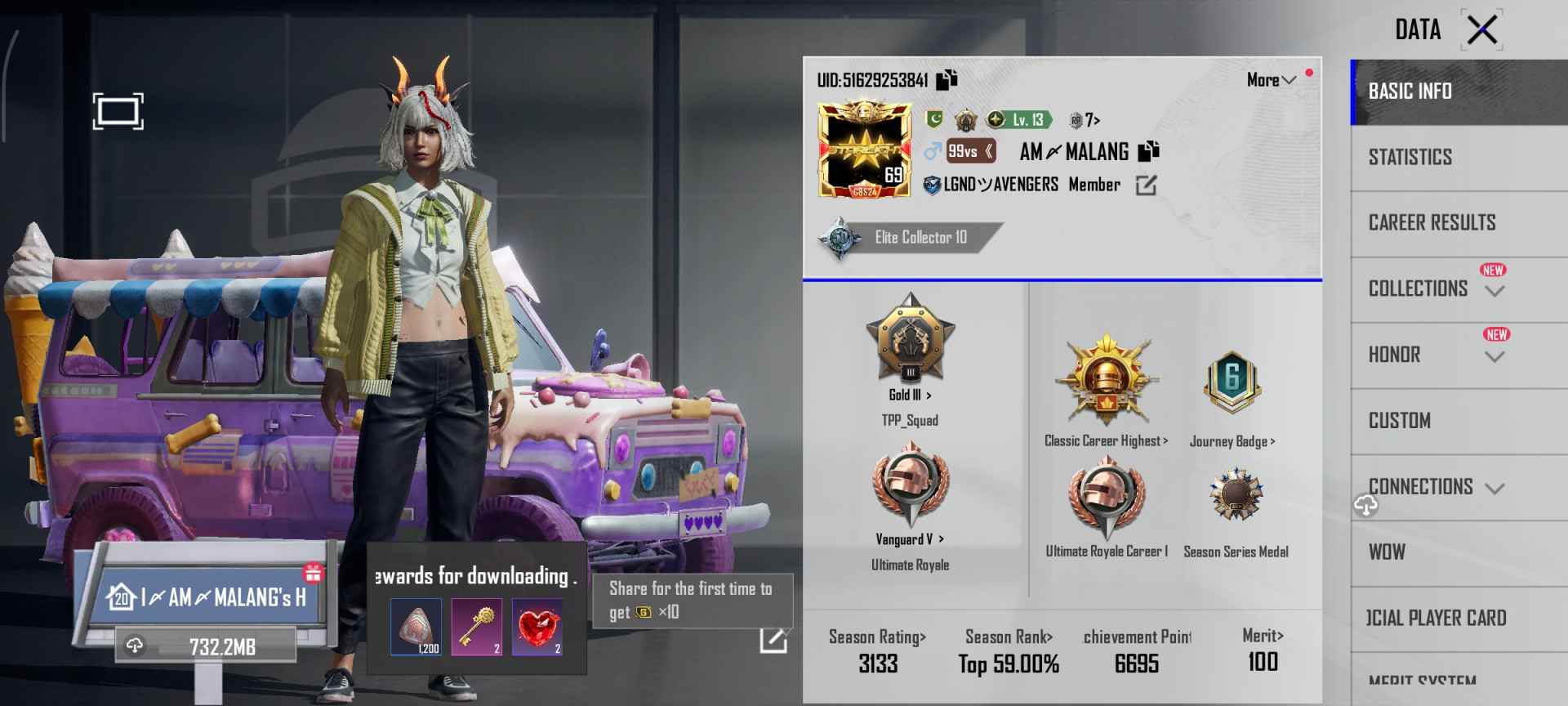Viewport: 1568px width, 706px height.
Task: Copy the player UID
Action: [x=946, y=78]
